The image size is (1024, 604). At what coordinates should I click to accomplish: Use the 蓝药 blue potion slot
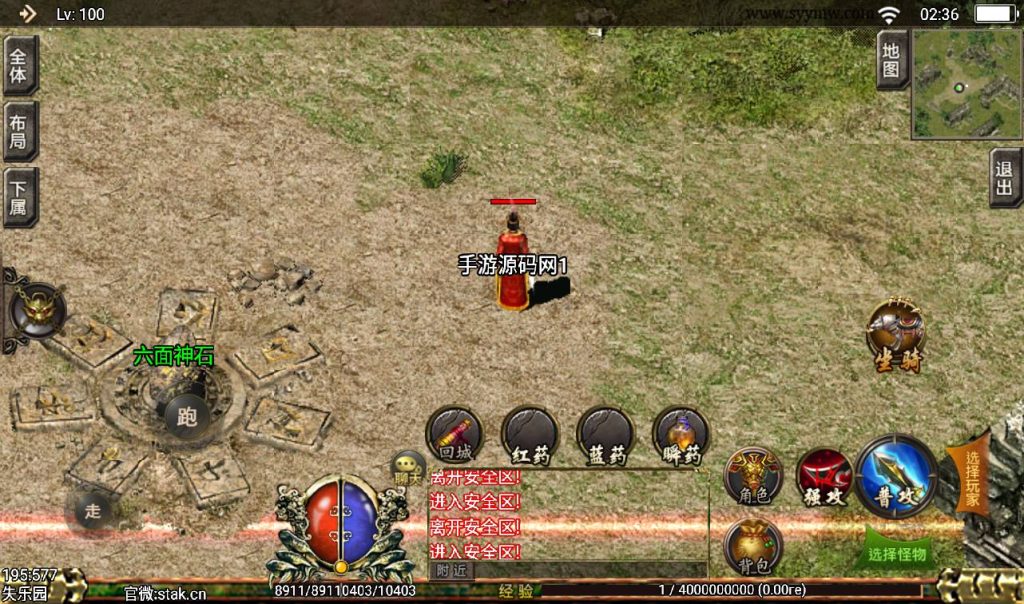[x=605, y=435]
